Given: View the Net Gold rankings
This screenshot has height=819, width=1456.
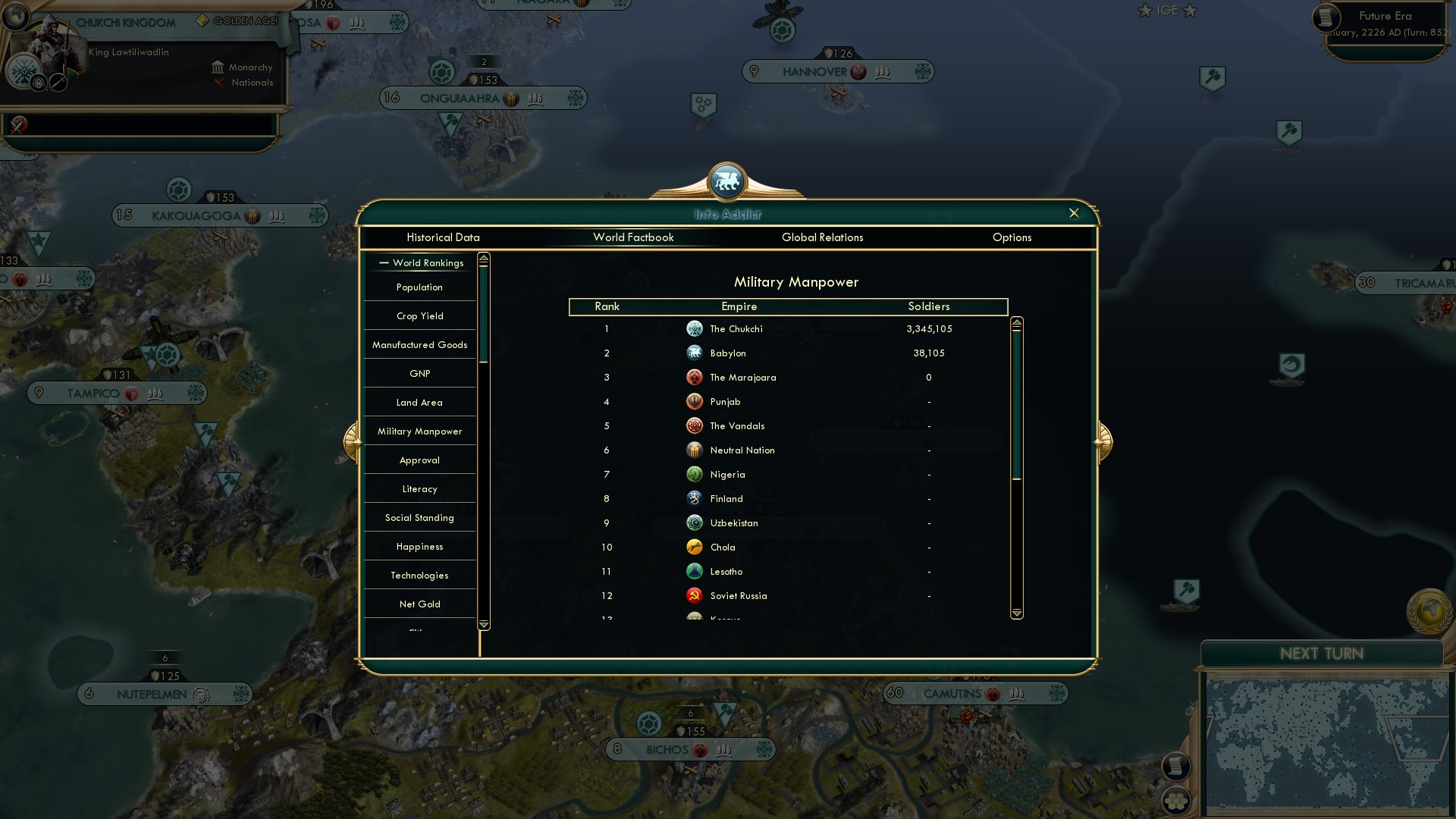Looking at the screenshot, I should pyautogui.click(x=419, y=604).
